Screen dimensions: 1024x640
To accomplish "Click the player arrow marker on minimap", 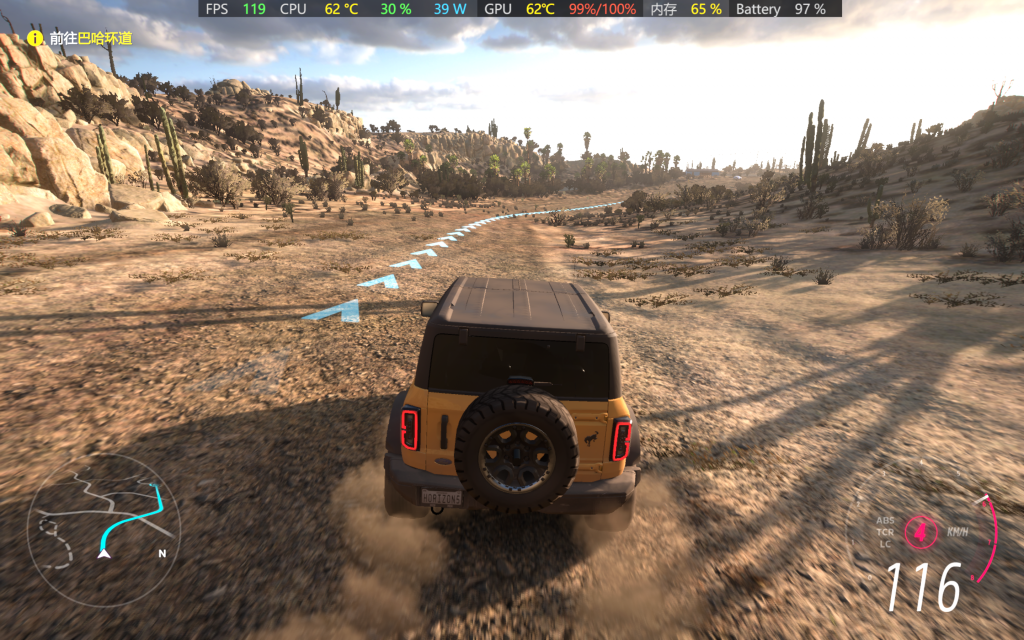I will (x=103, y=551).
